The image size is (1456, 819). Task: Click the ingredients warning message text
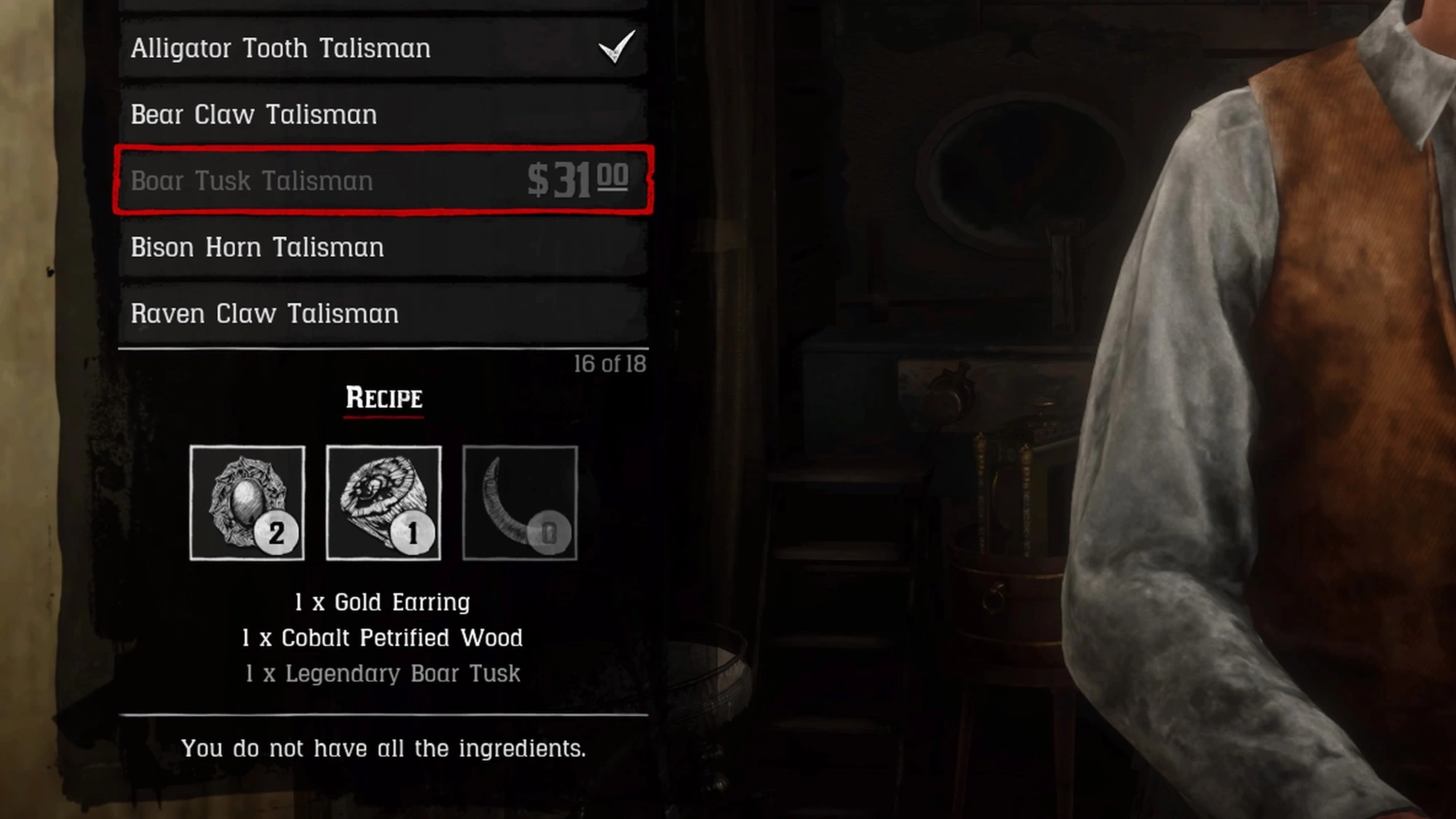pyautogui.click(x=384, y=748)
